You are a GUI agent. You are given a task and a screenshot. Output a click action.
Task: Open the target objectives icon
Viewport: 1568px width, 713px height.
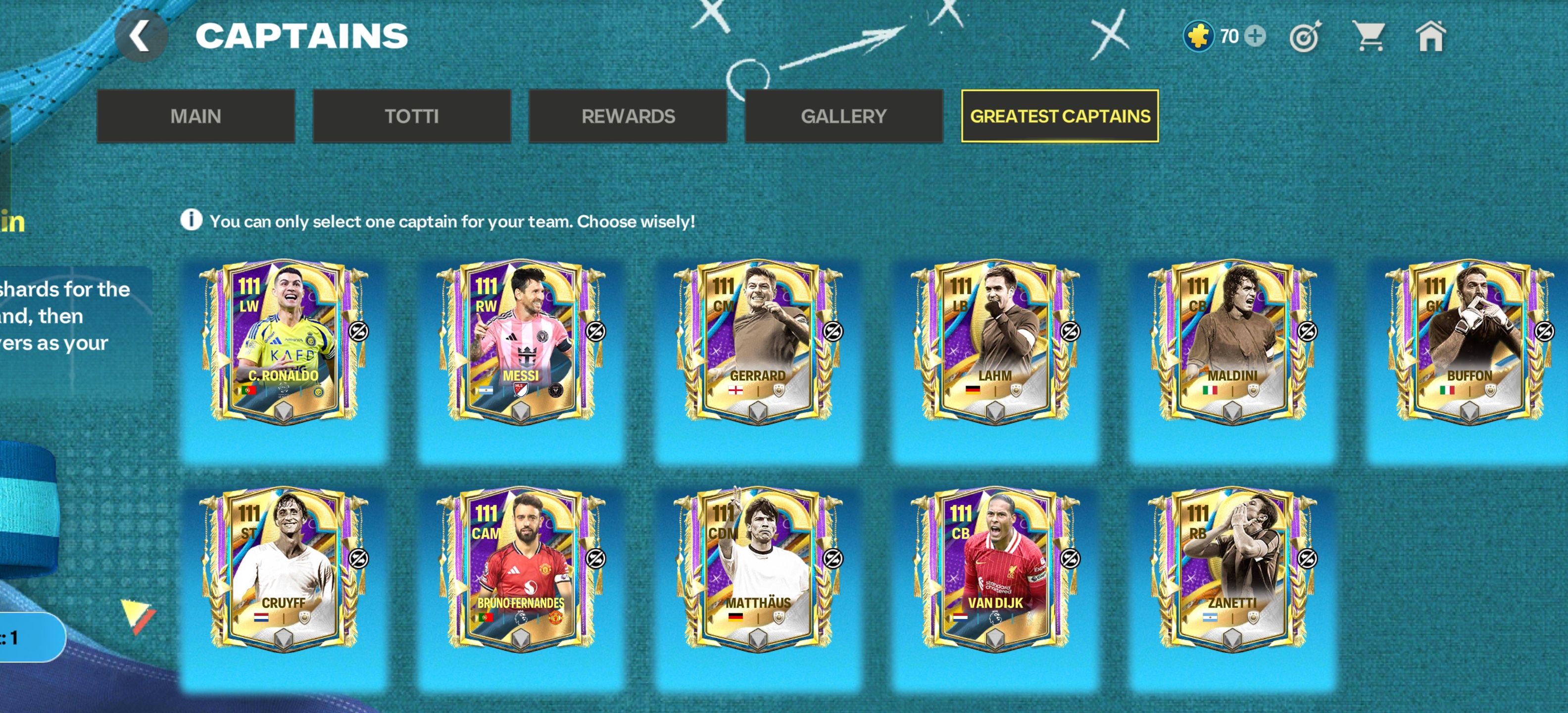pyautogui.click(x=1305, y=37)
